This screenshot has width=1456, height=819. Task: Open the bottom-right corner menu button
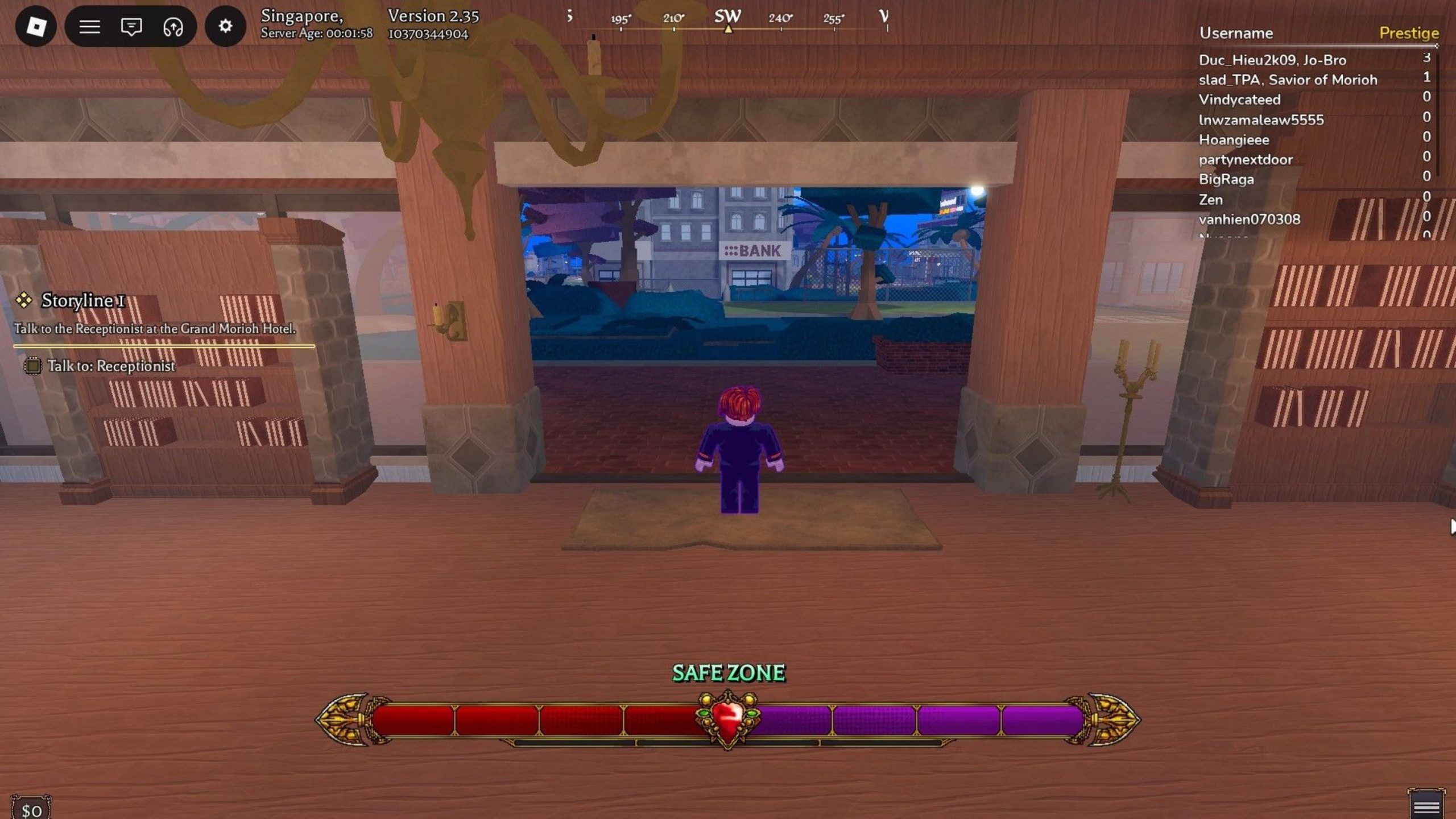(1426, 806)
